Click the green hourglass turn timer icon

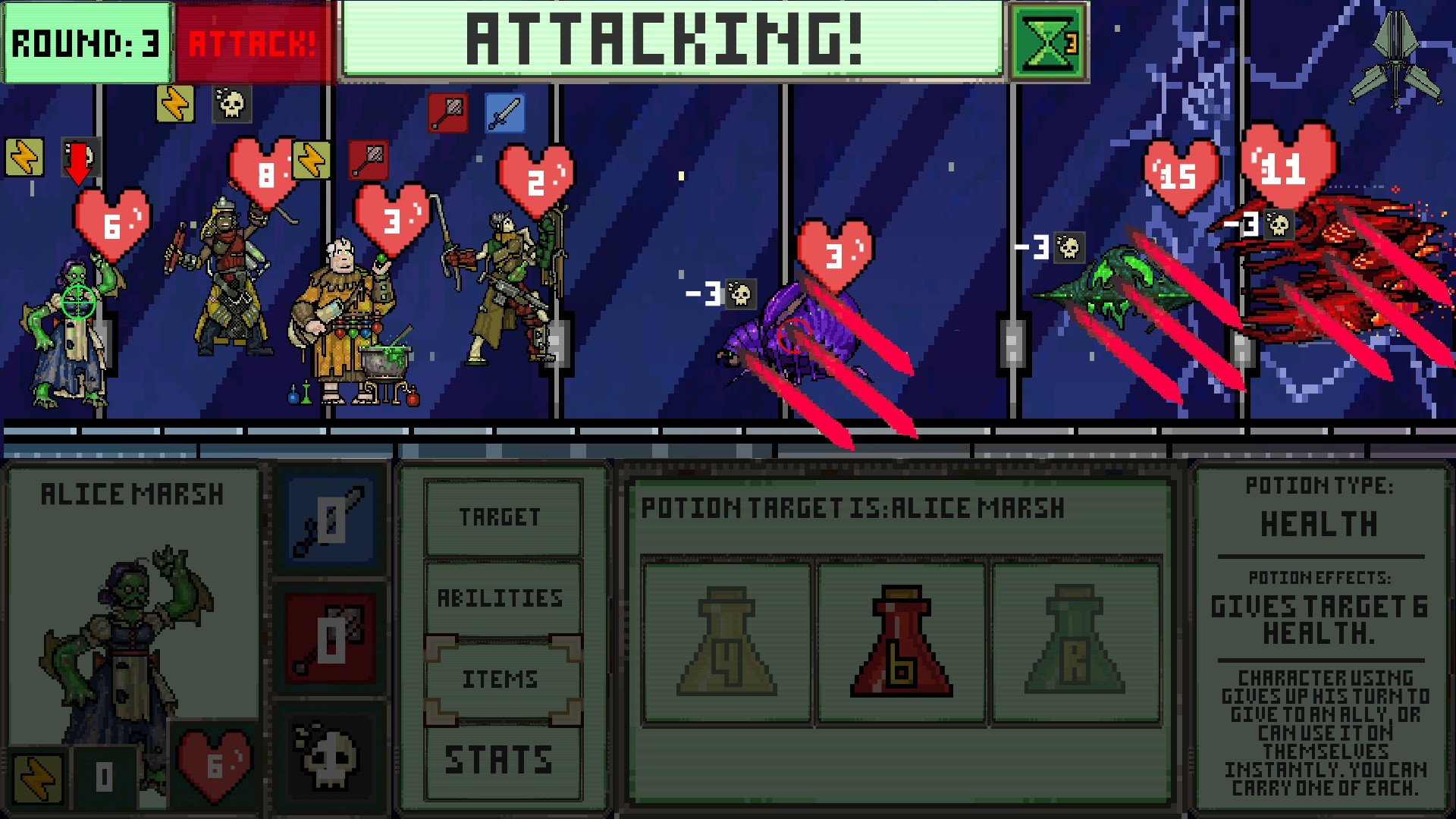(1046, 43)
